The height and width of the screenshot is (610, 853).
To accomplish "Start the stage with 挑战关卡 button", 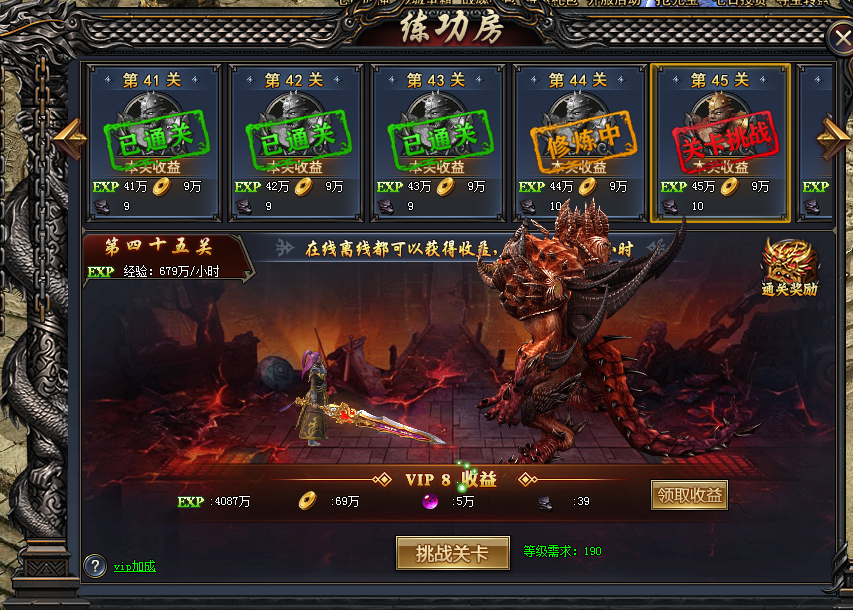I will (453, 553).
